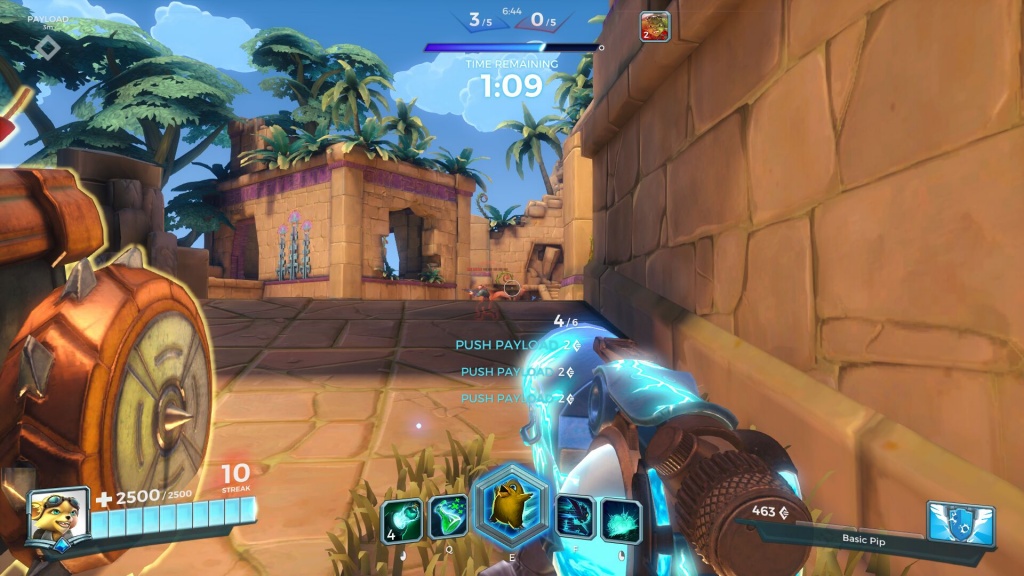Select the teal potion burst weapon icon
The width and height of the screenshot is (1024, 576).
(621, 519)
